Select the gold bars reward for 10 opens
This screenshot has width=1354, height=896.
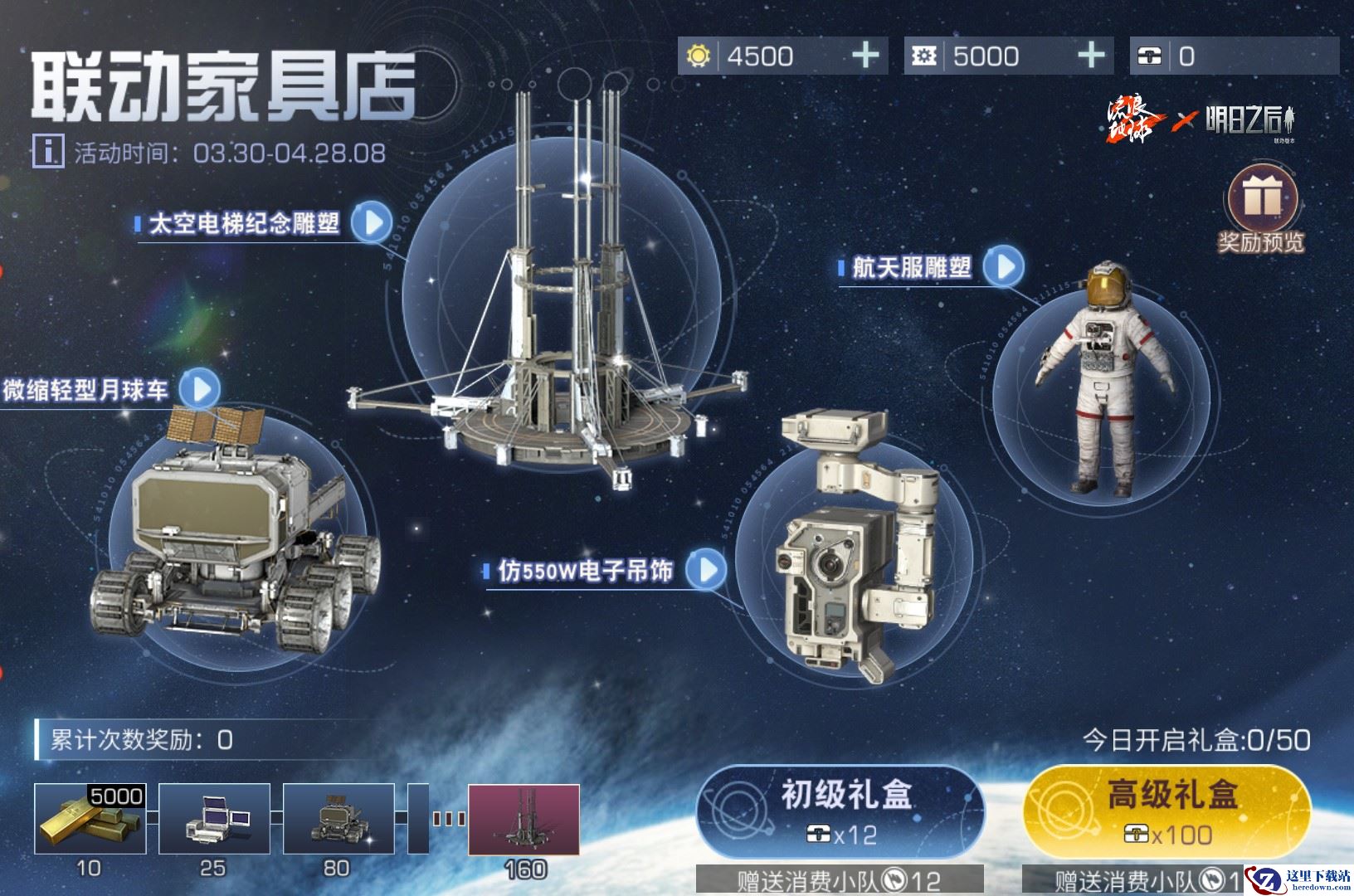90,818
